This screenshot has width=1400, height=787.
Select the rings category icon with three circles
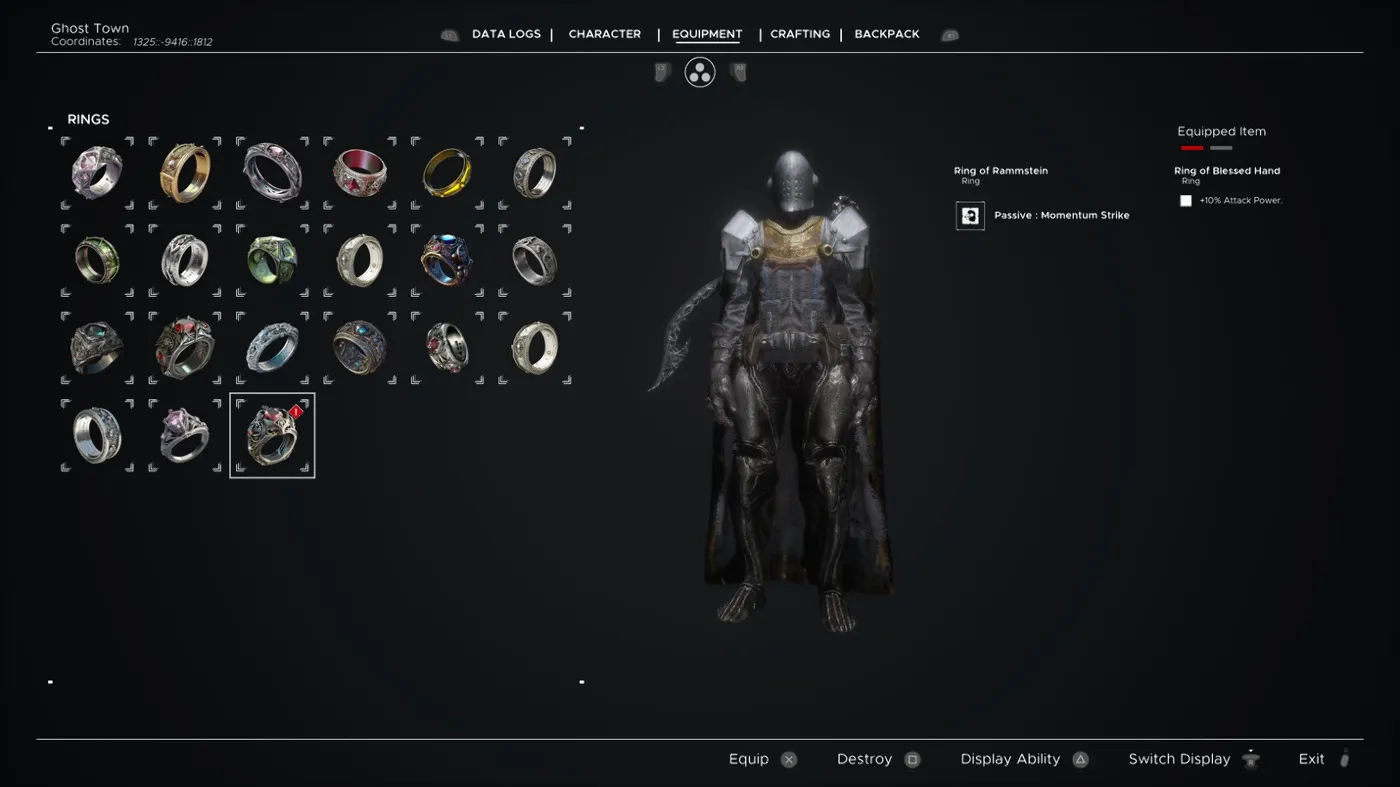[700, 72]
